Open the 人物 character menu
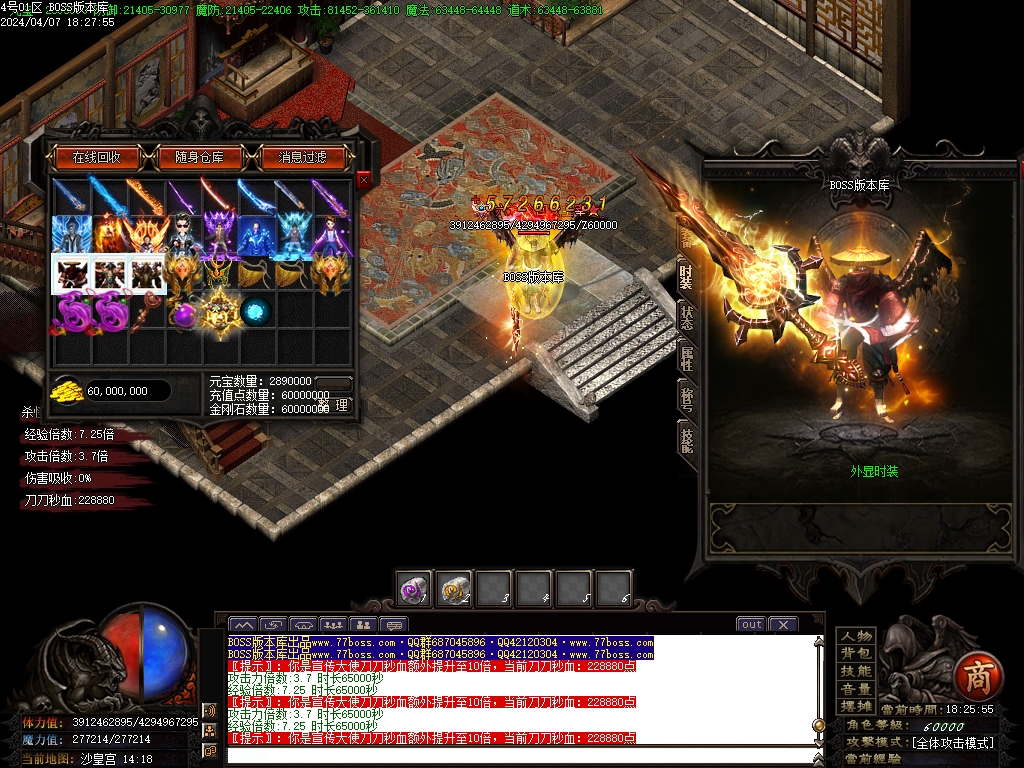This screenshot has height=768, width=1024. click(856, 636)
